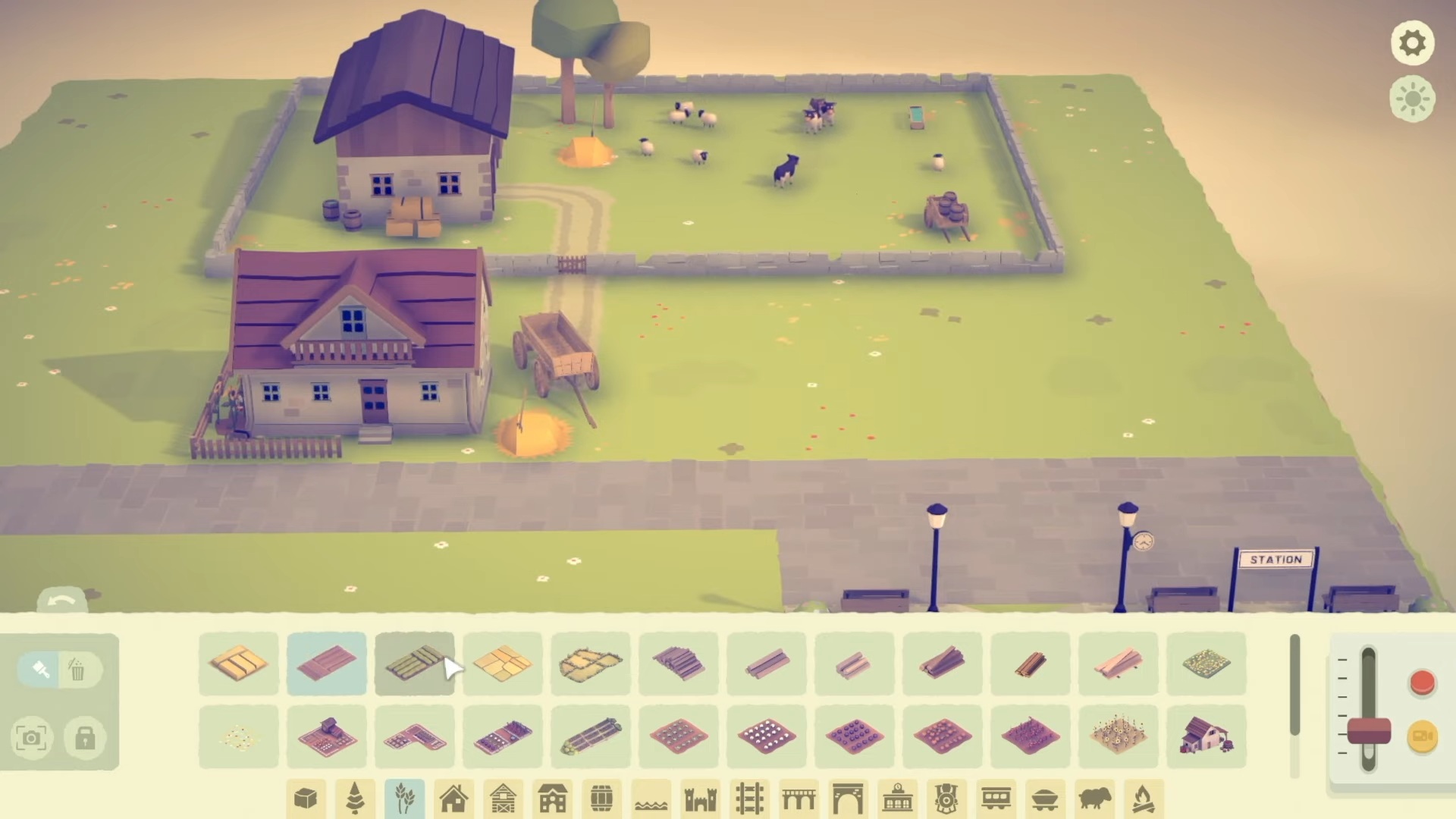This screenshot has width=1456, height=819.
Task: Toggle the sun lighting button
Action: click(1412, 99)
